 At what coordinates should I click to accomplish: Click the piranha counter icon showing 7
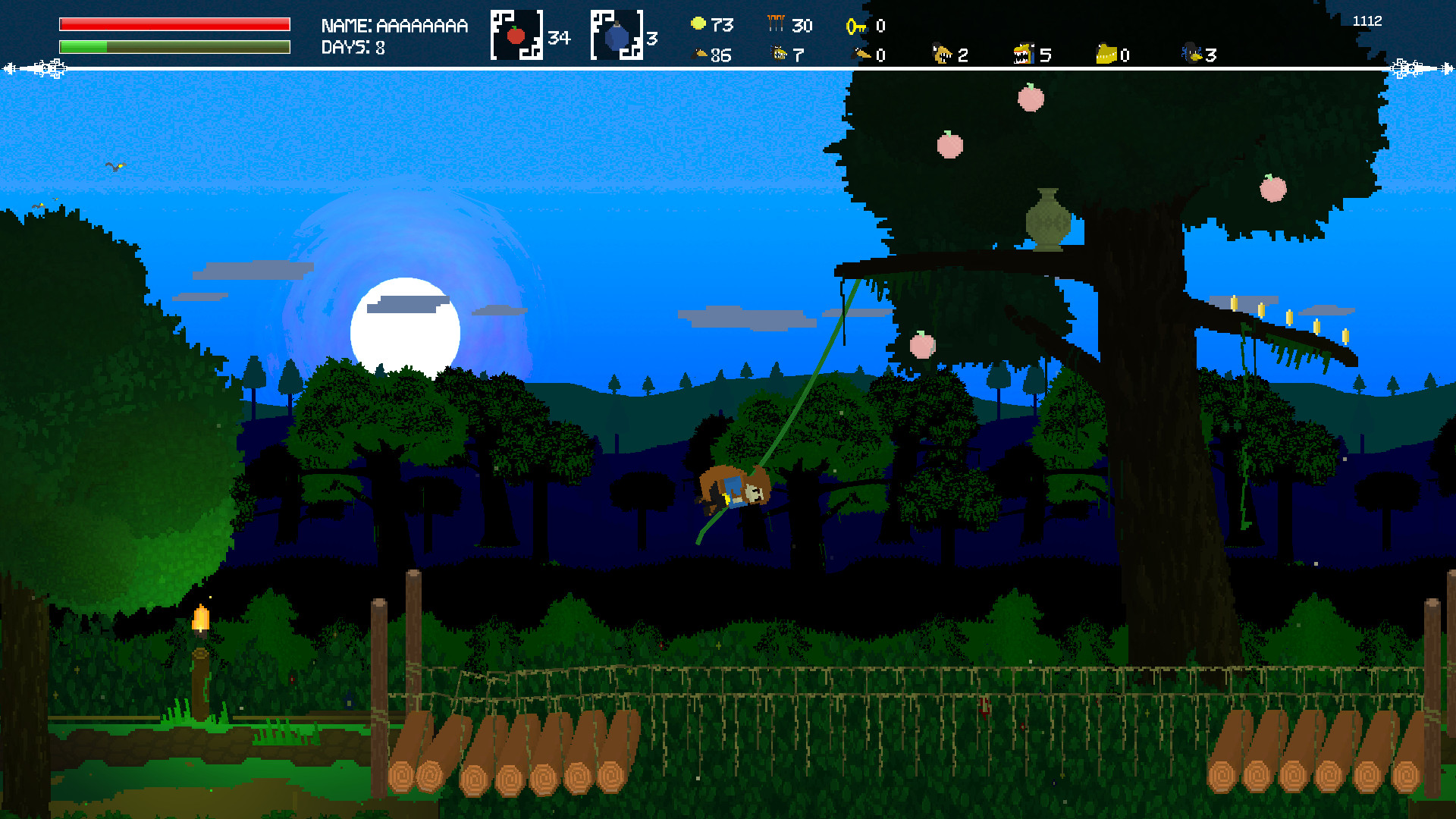[779, 54]
